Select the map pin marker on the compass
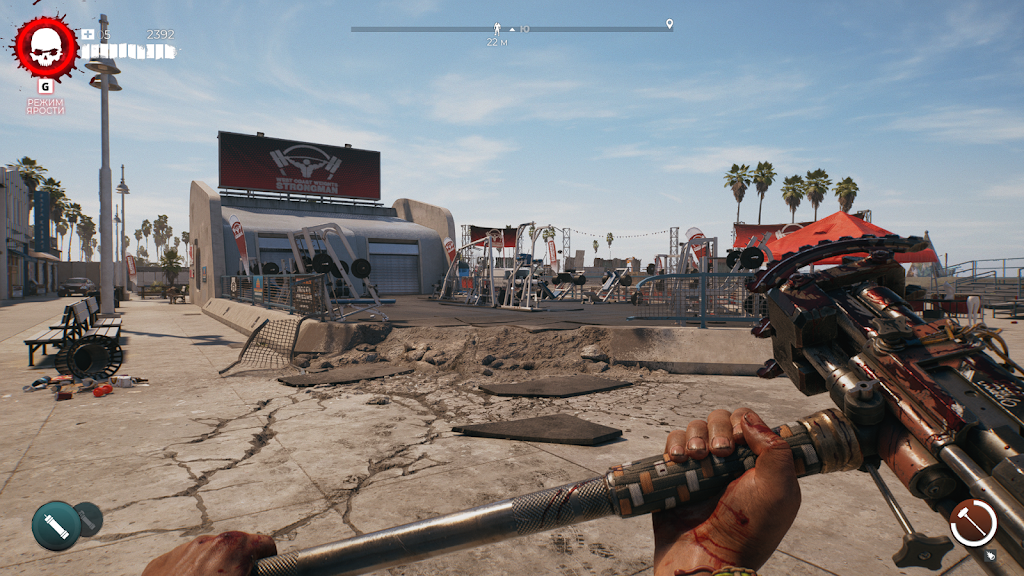 tap(669, 24)
